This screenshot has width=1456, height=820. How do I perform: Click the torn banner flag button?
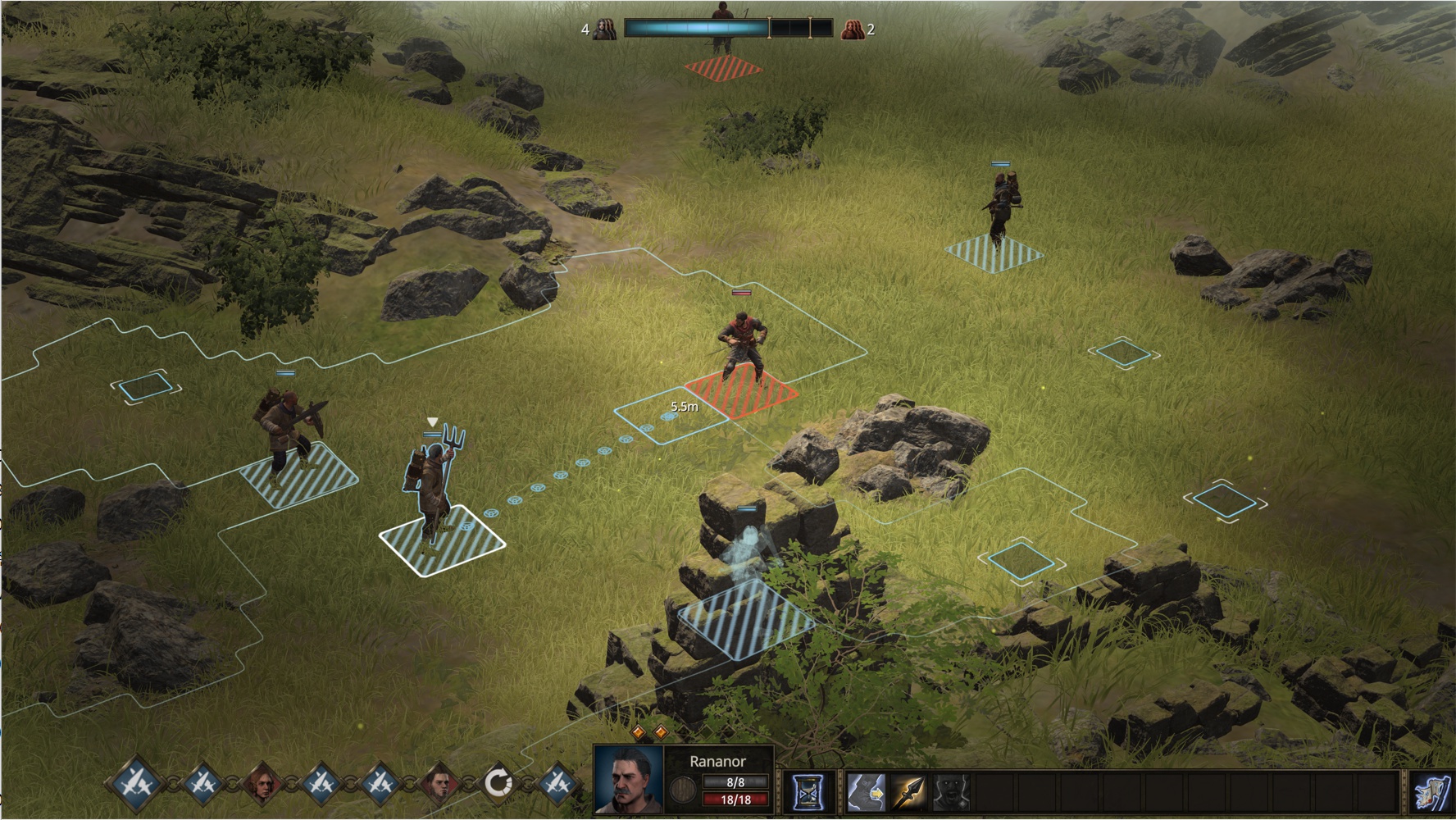point(1431,792)
